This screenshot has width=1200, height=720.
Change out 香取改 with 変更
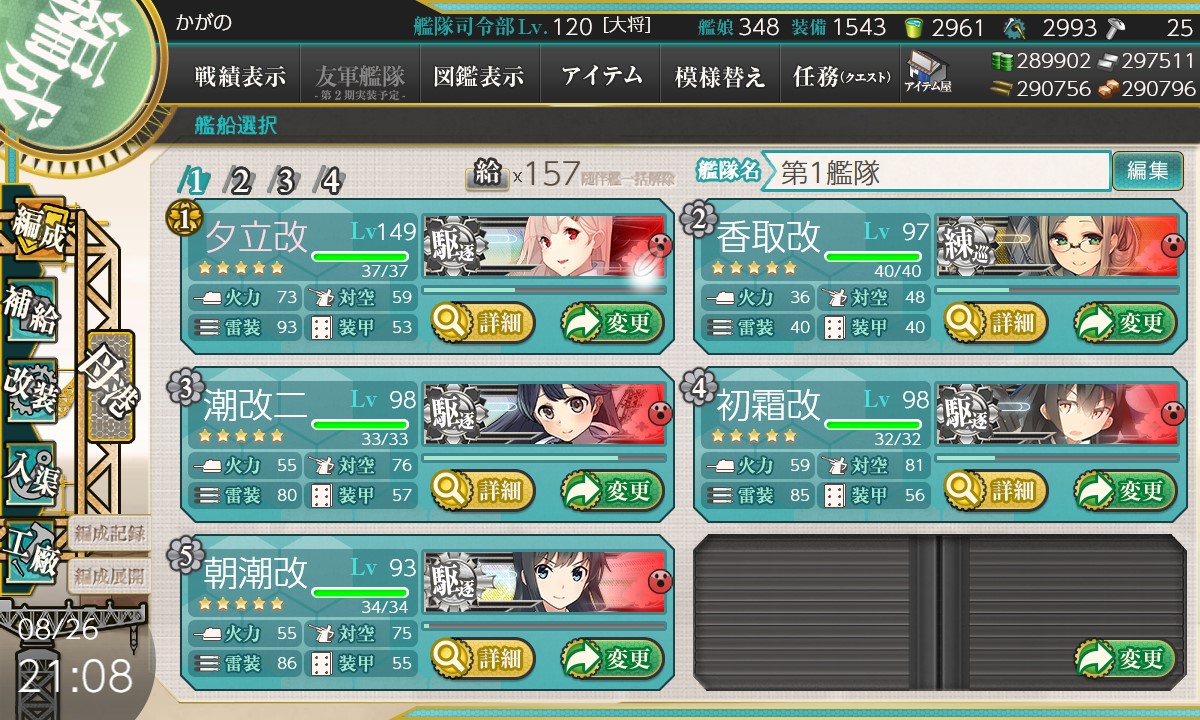point(1120,322)
